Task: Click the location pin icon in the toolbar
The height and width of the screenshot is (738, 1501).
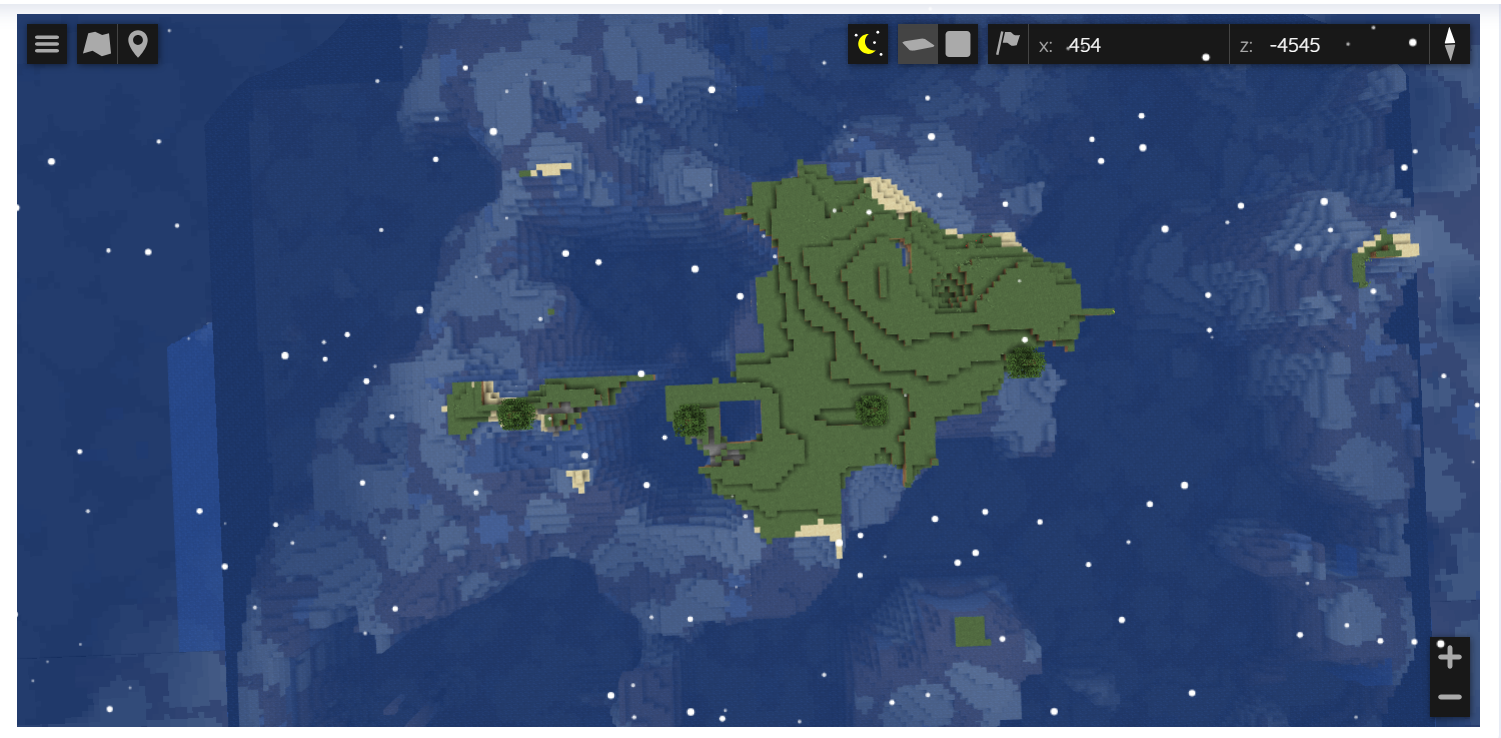Action: coord(137,44)
